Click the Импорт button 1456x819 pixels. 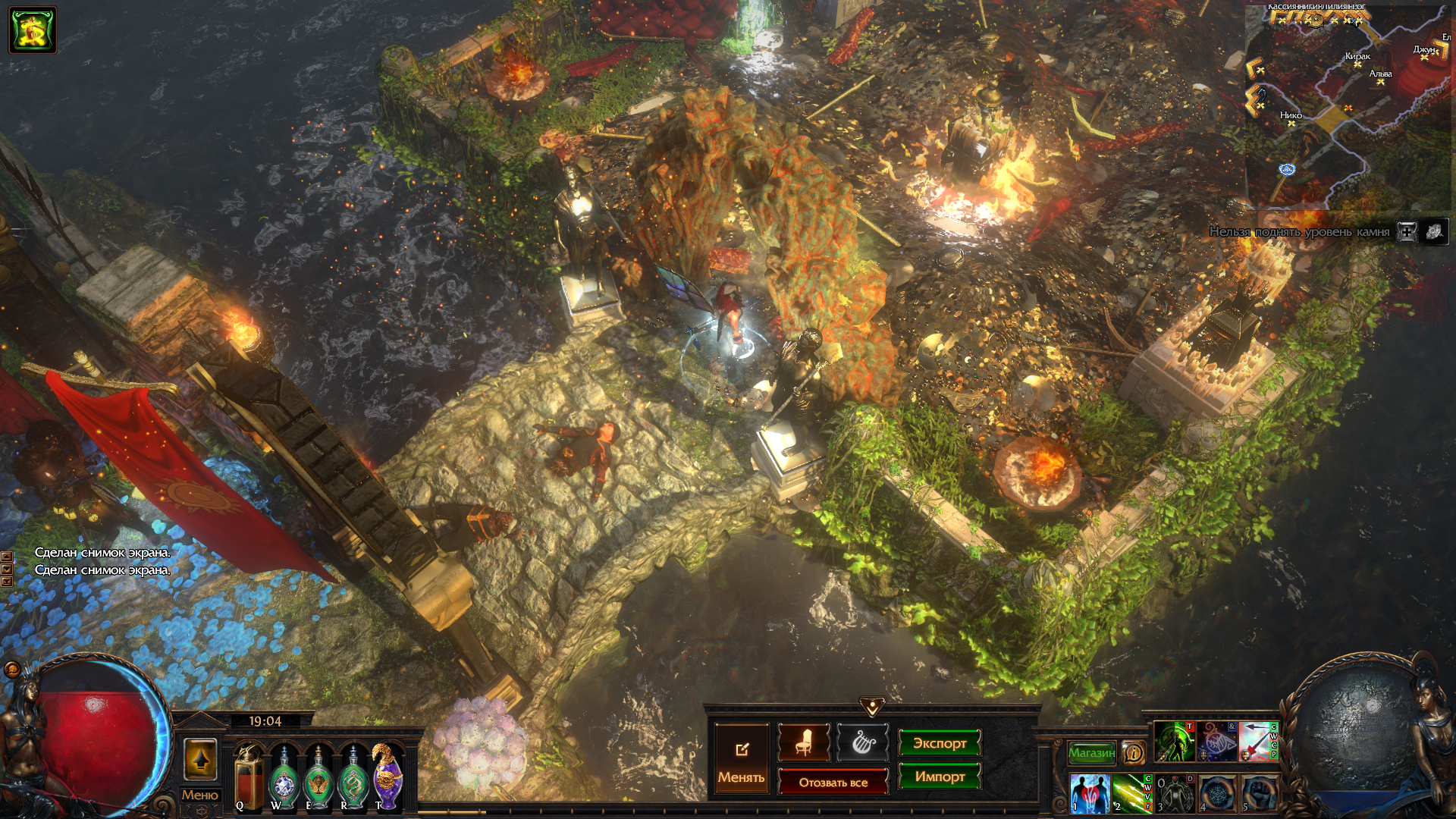(939, 777)
